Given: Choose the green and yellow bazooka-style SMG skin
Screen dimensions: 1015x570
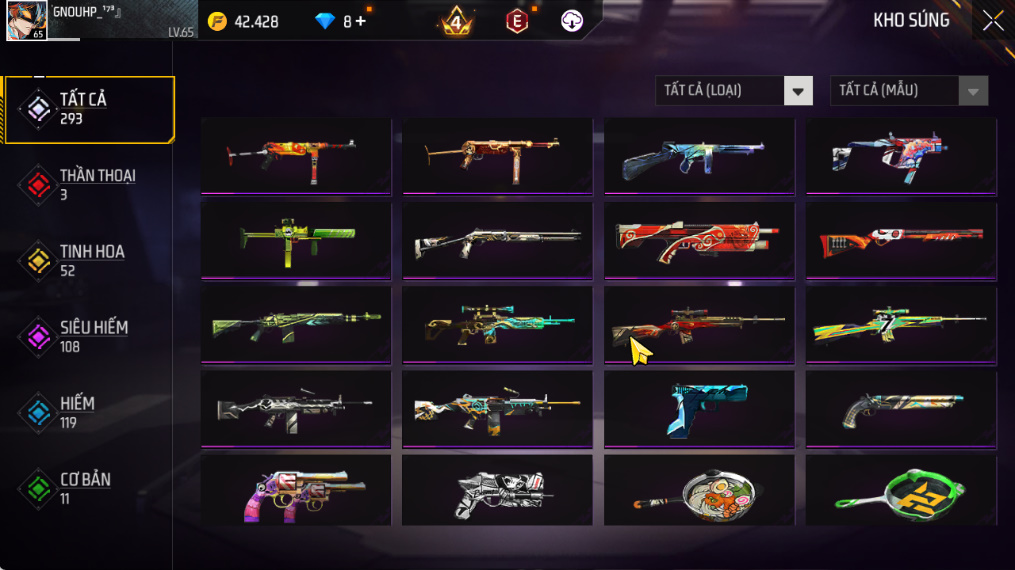Looking at the screenshot, I should (296, 239).
